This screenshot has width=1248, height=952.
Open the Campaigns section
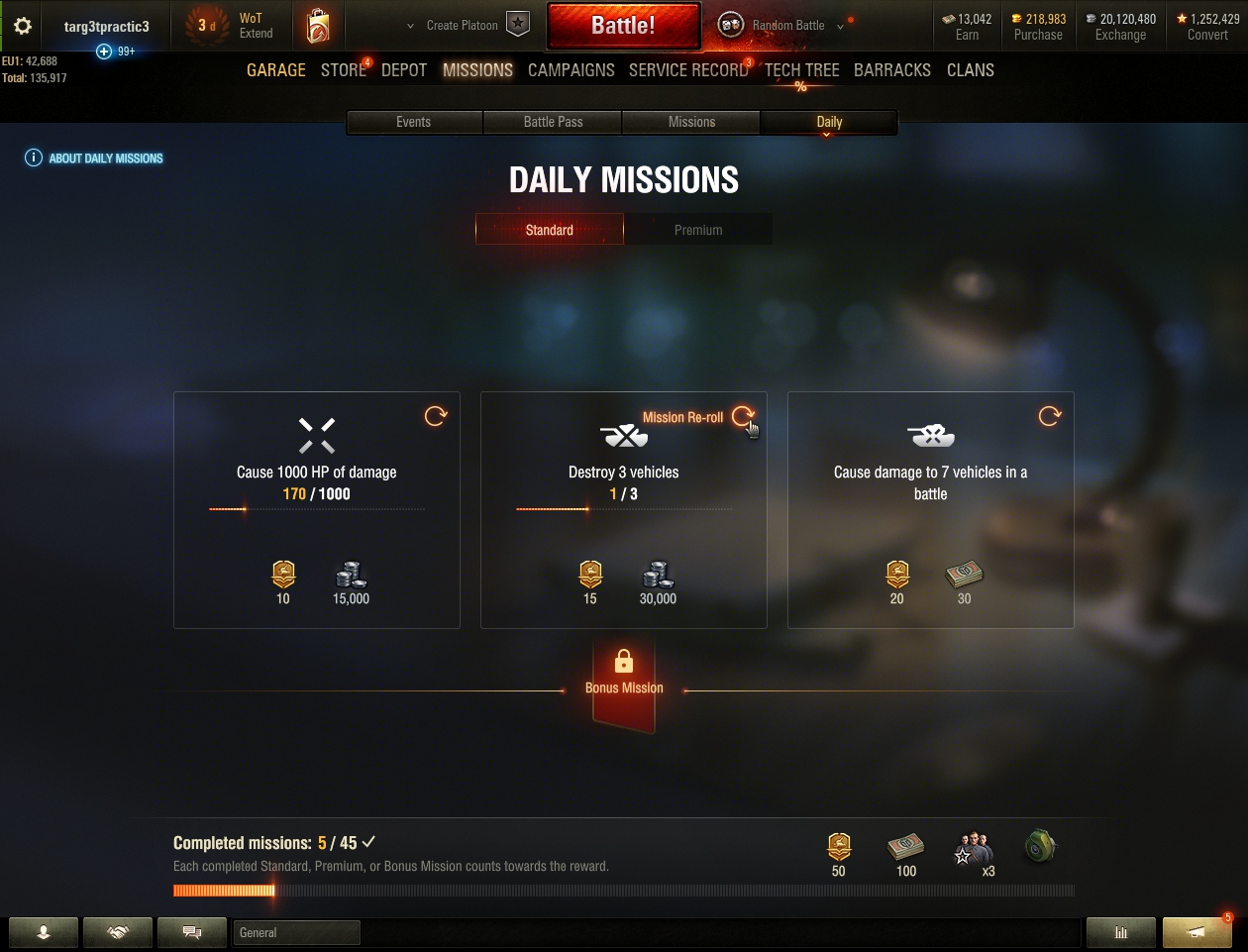[x=571, y=70]
